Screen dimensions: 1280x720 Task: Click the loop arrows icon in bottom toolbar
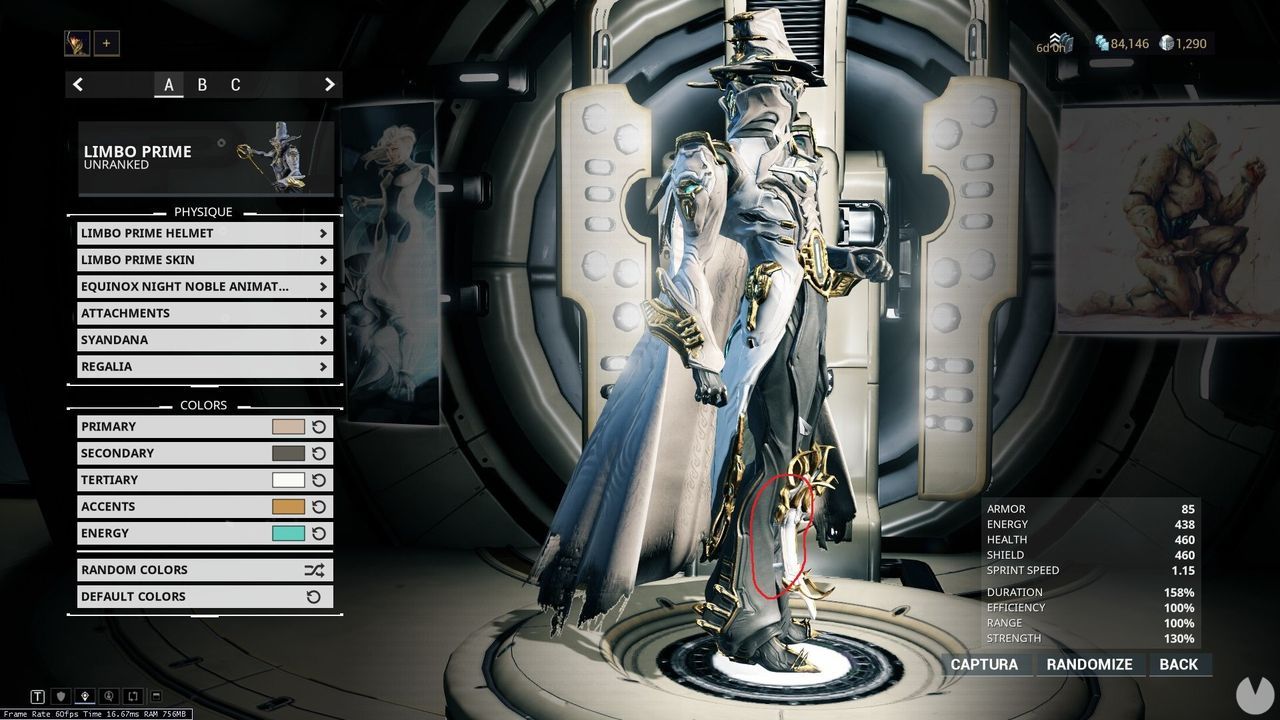pos(131,696)
